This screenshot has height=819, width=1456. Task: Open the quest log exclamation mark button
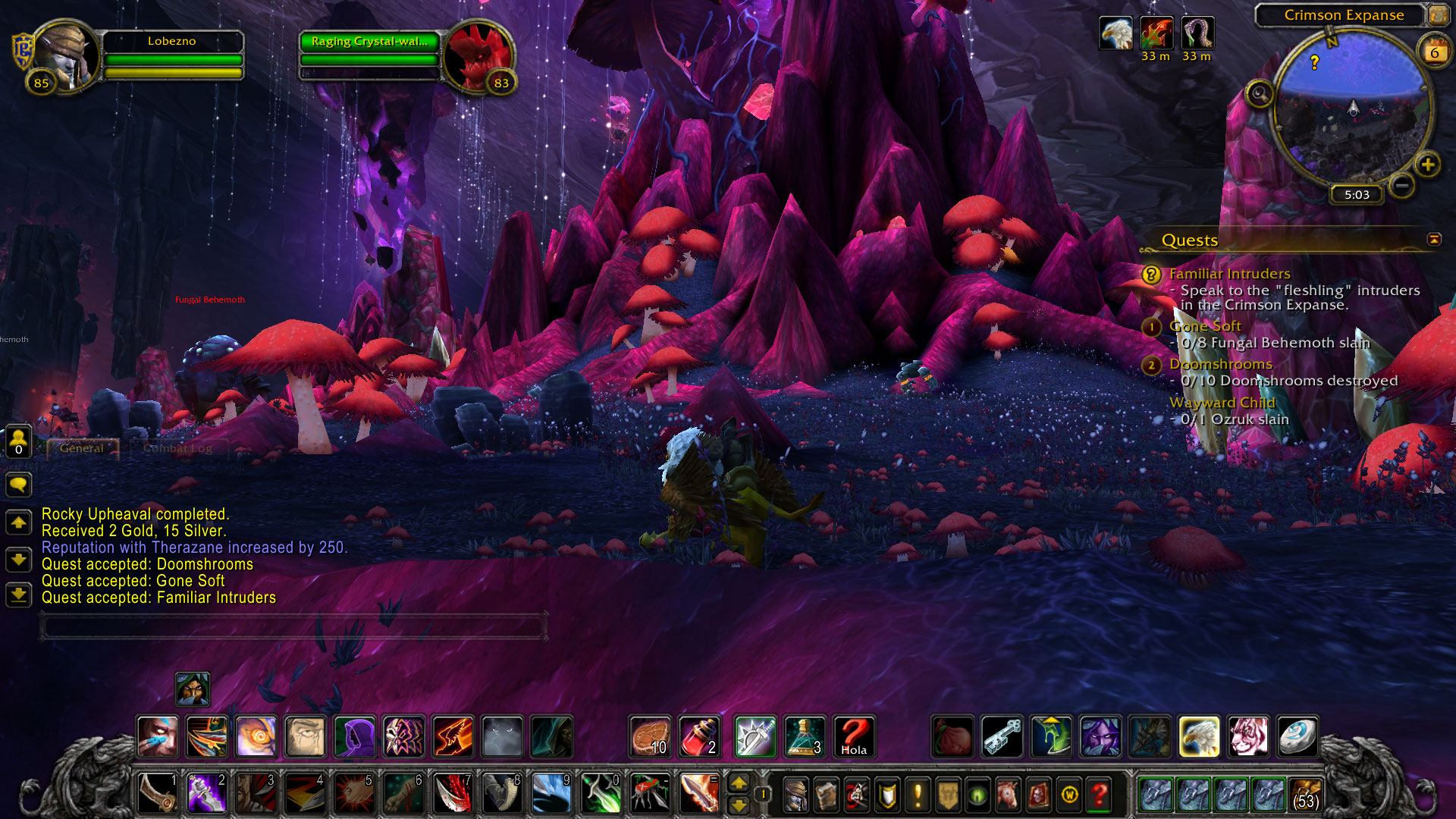pos(918,795)
